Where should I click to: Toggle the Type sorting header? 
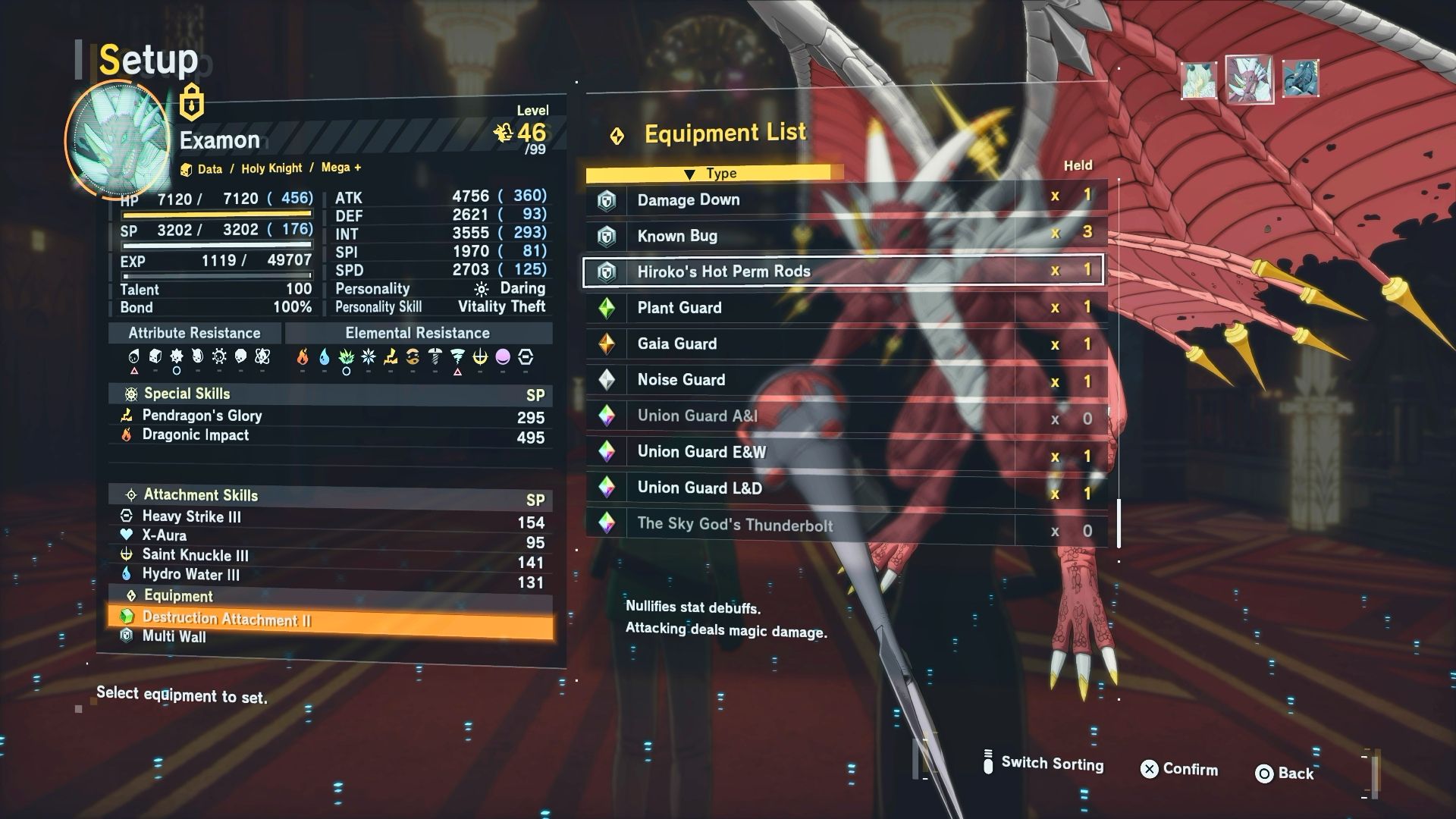pyautogui.click(x=713, y=174)
